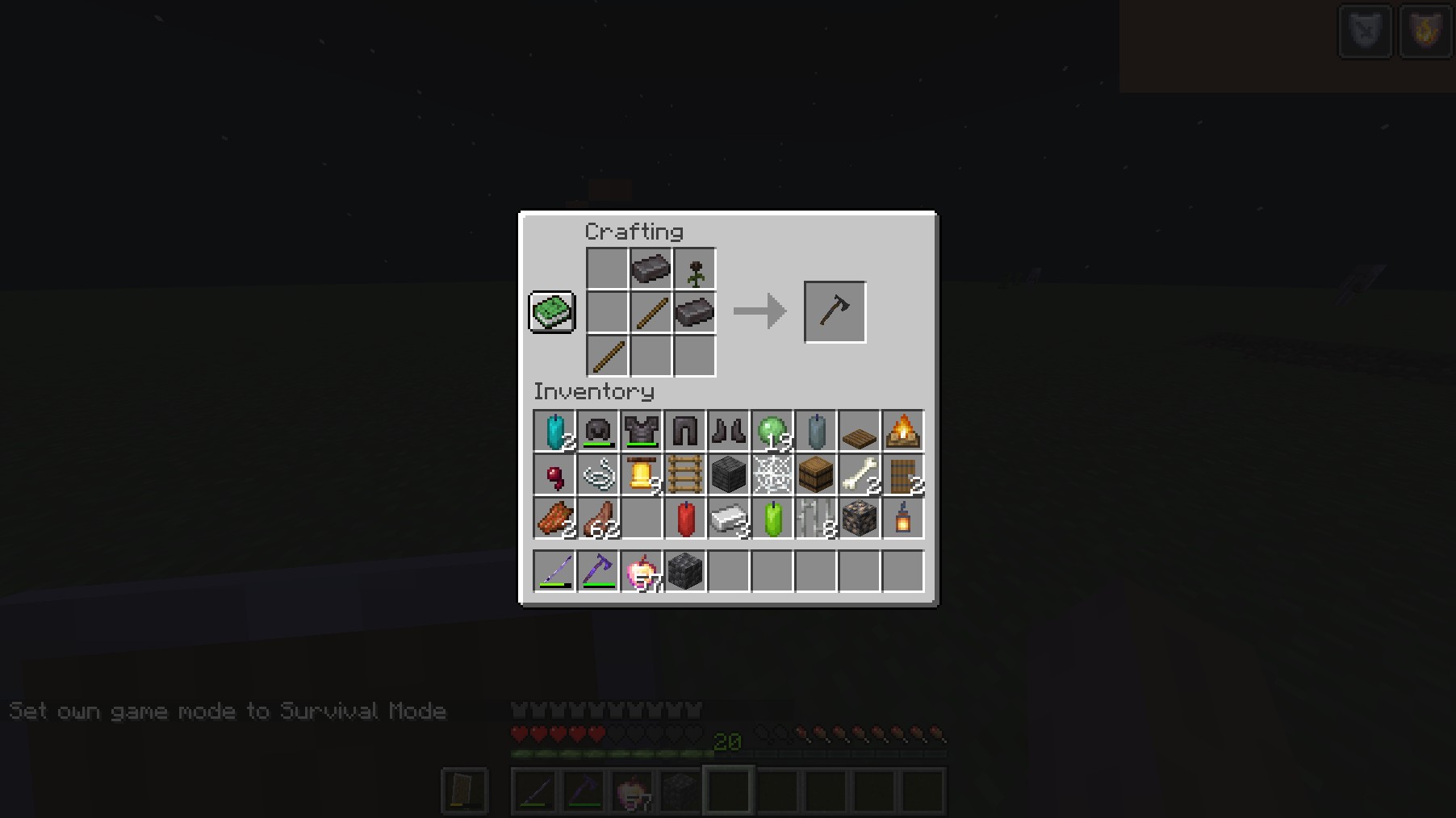Select the enchanted golden apple stack
Image resolution: width=1456 pixels, height=818 pixels.
(642, 572)
